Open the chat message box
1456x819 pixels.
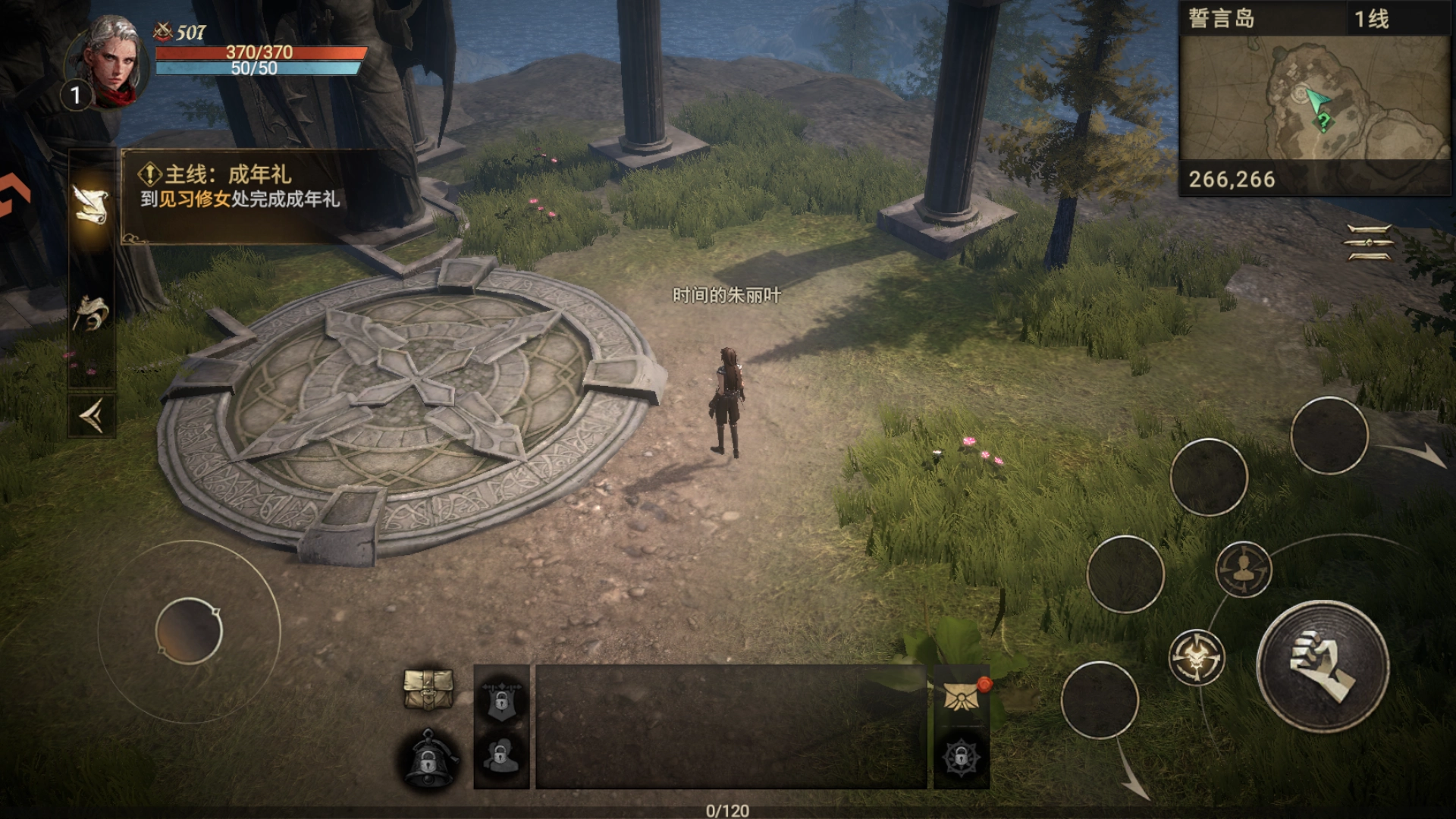[x=731, y=726]
